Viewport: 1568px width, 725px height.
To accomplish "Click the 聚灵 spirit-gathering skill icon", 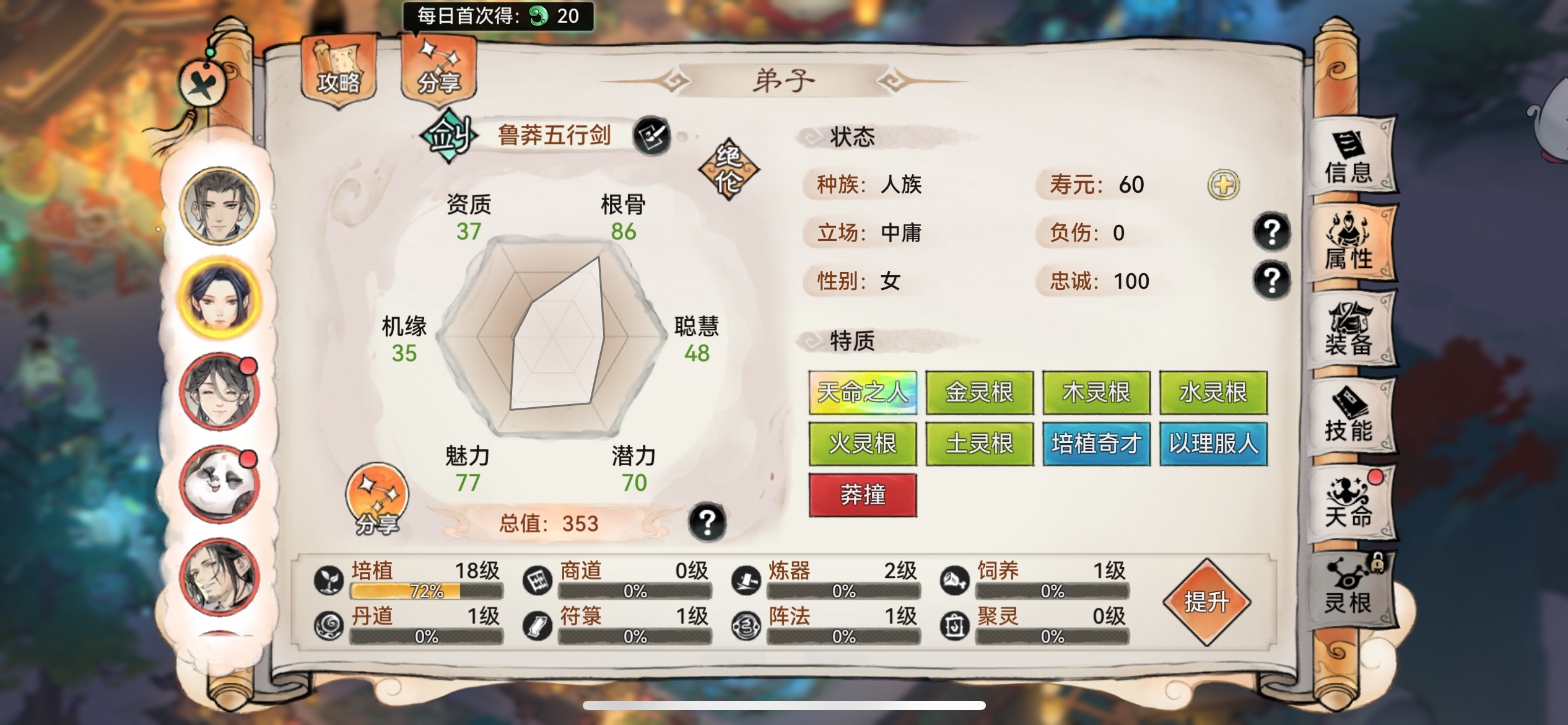I will coord(958,628).
